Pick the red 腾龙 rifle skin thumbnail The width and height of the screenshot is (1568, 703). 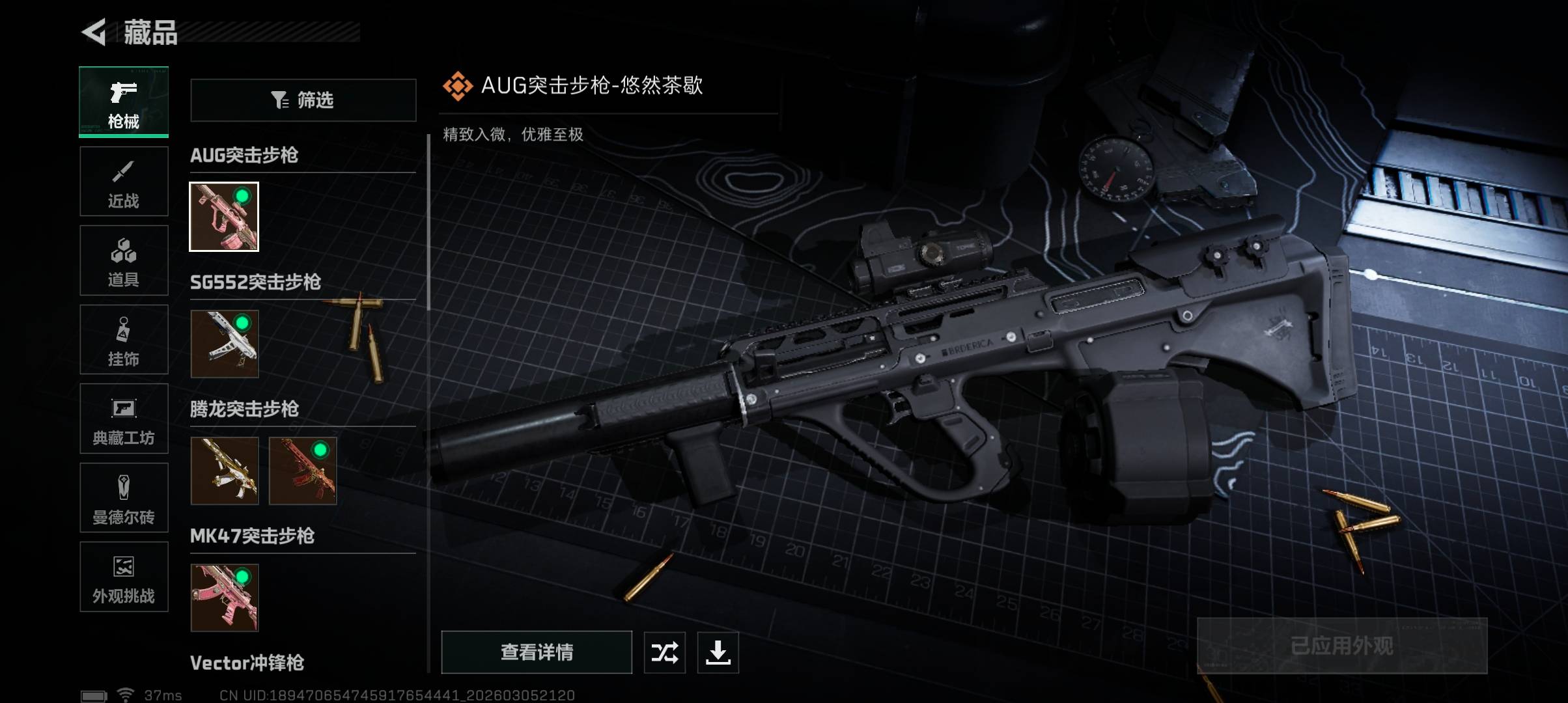(303, 471)
